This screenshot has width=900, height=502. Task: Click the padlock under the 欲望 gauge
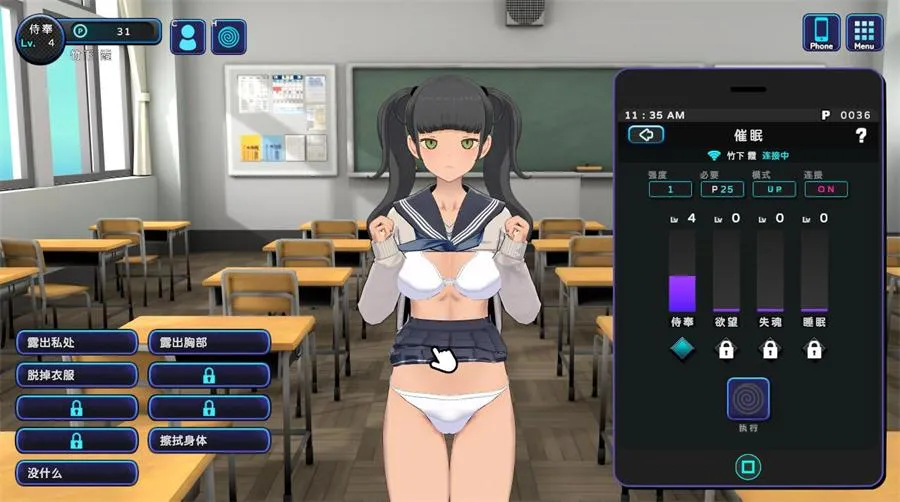(x=726, y=349)
